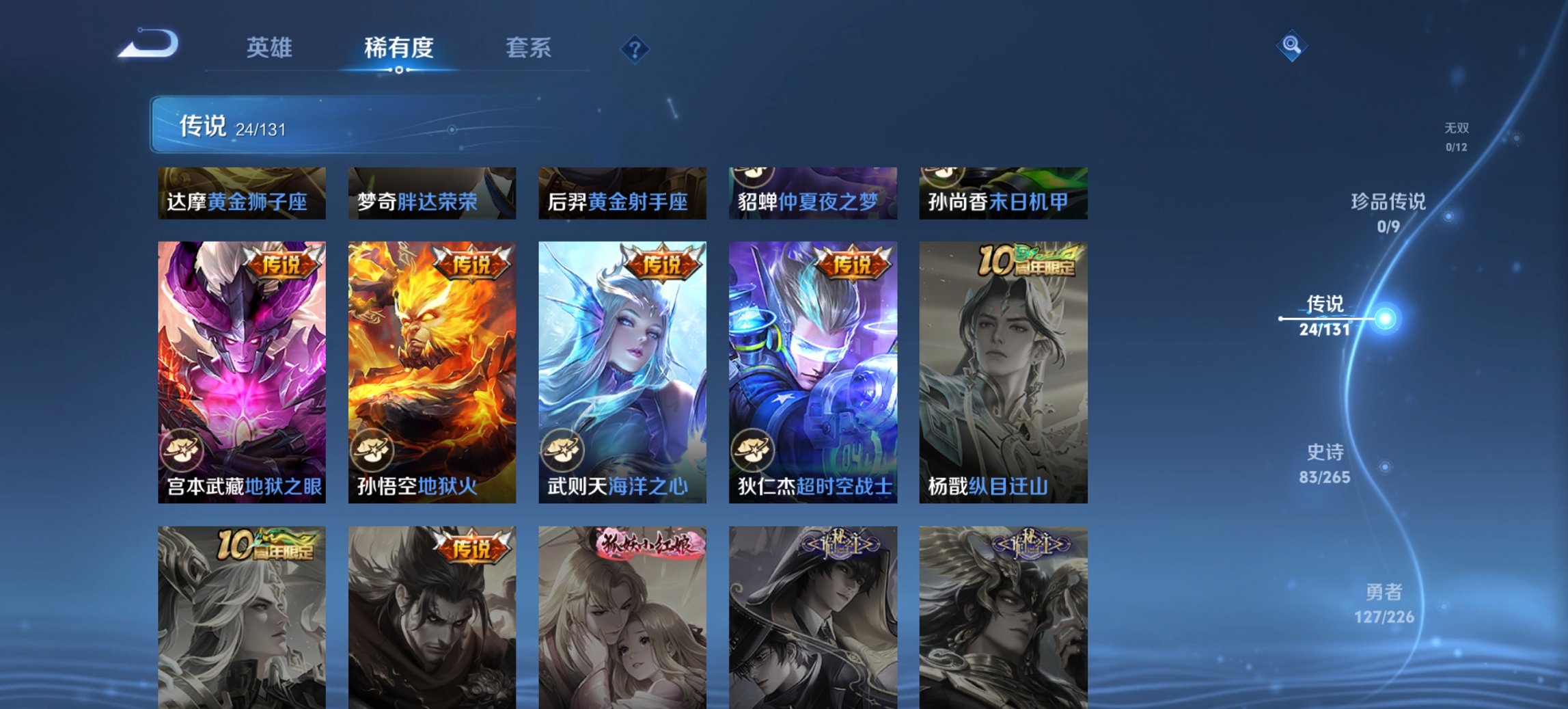1568x709 pixels.
Task: Open search with the magnifier icon
Action: click(1290, 46)
